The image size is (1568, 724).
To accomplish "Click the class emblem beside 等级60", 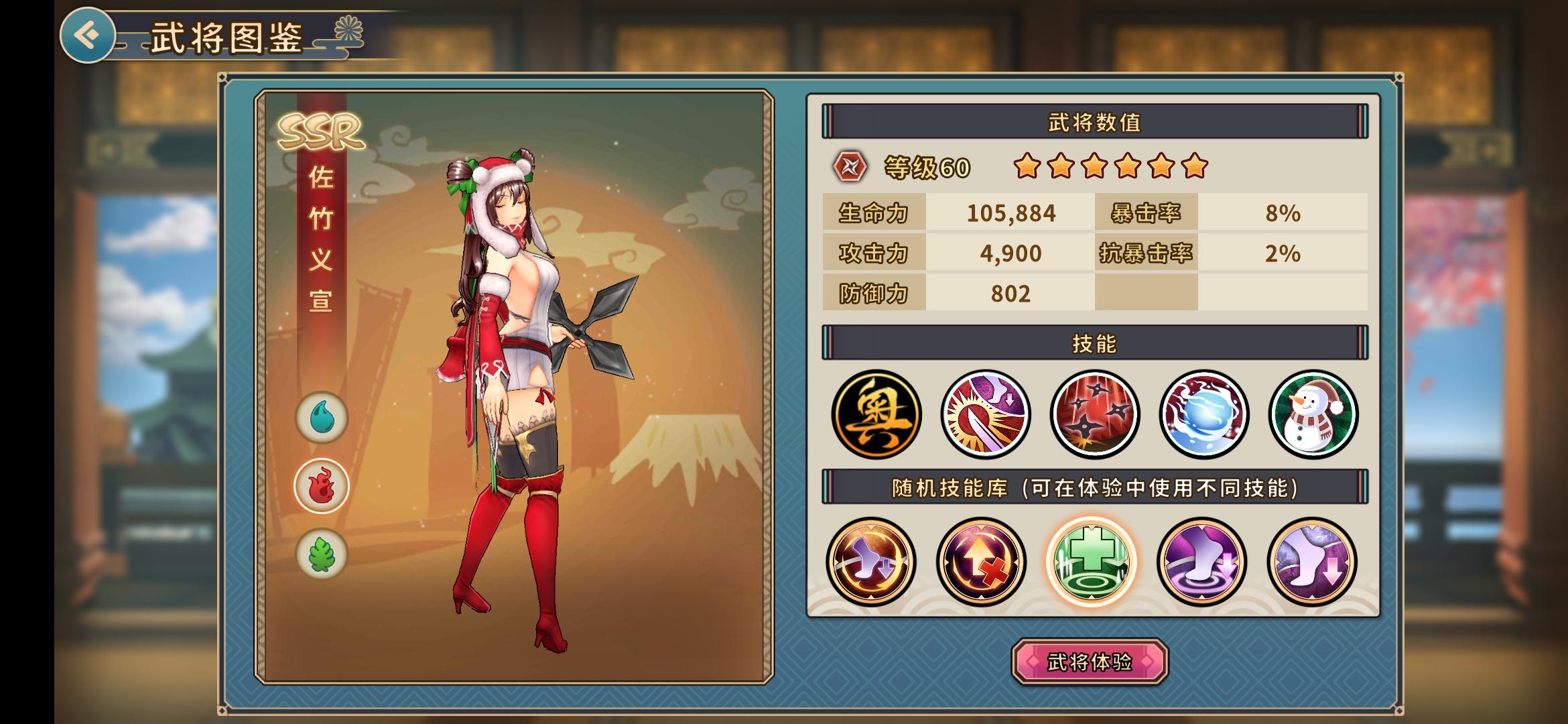I will pyautogui.click(x=850, y=167).
